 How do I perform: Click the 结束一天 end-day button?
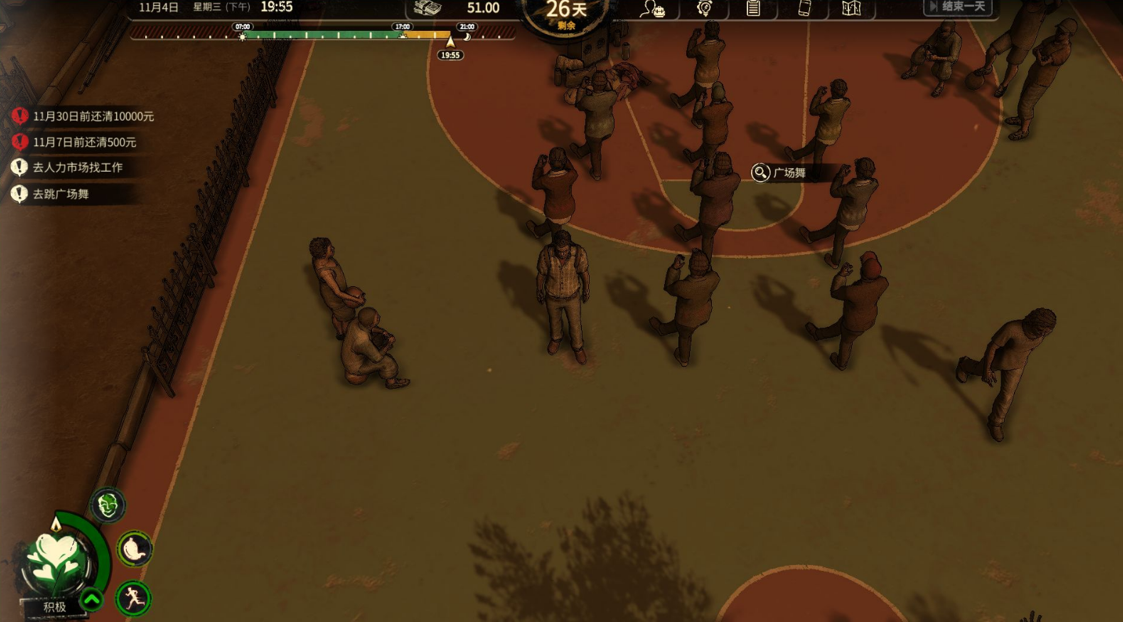point(957,7)
